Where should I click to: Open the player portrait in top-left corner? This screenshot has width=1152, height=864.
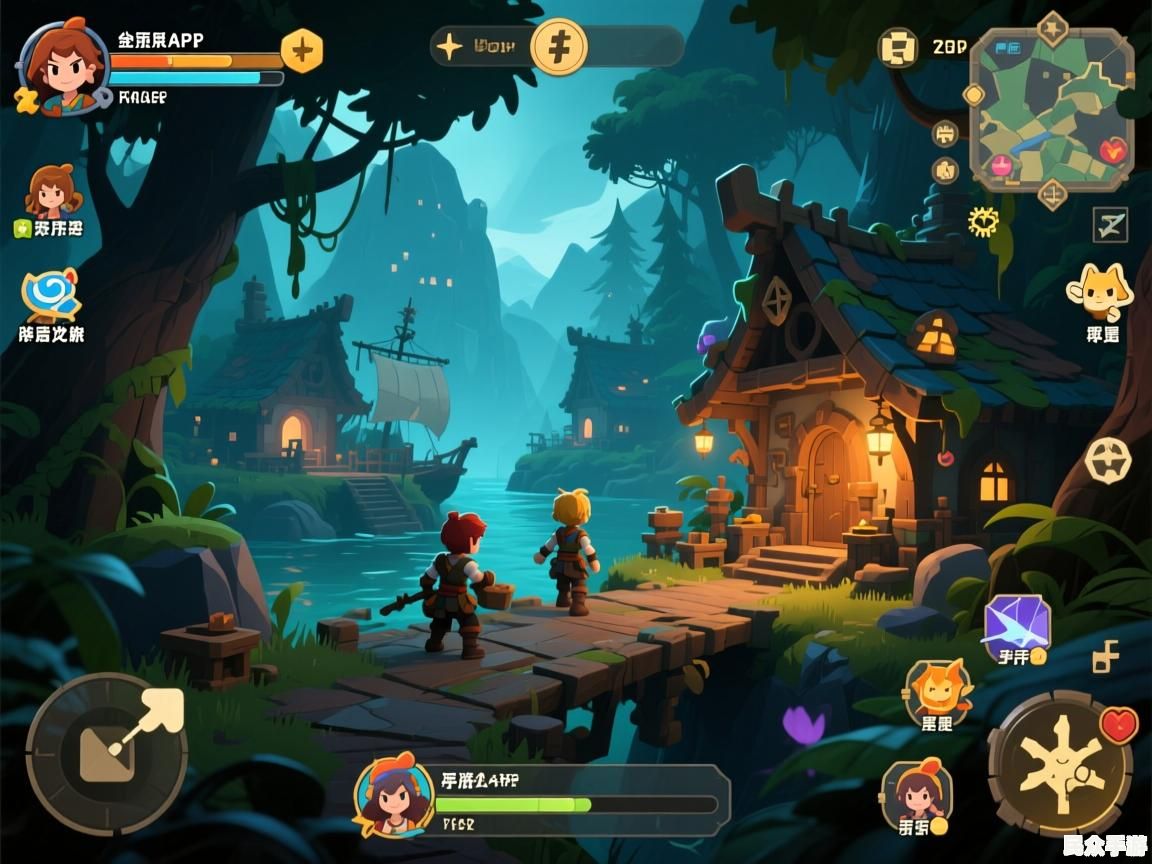(x=62, y=66)
